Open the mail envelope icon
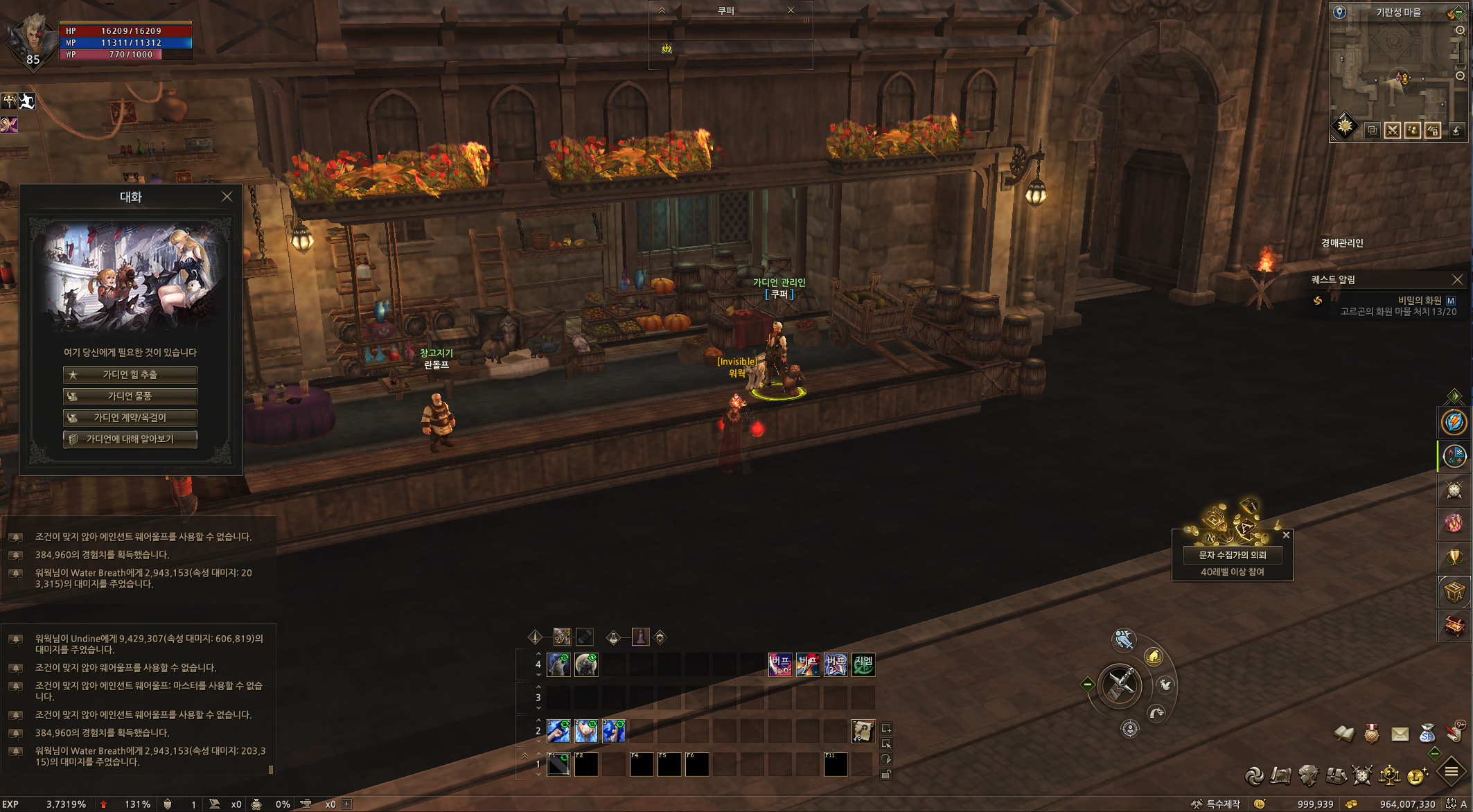Viewport: 1473px width, 812px height. 1400,733
